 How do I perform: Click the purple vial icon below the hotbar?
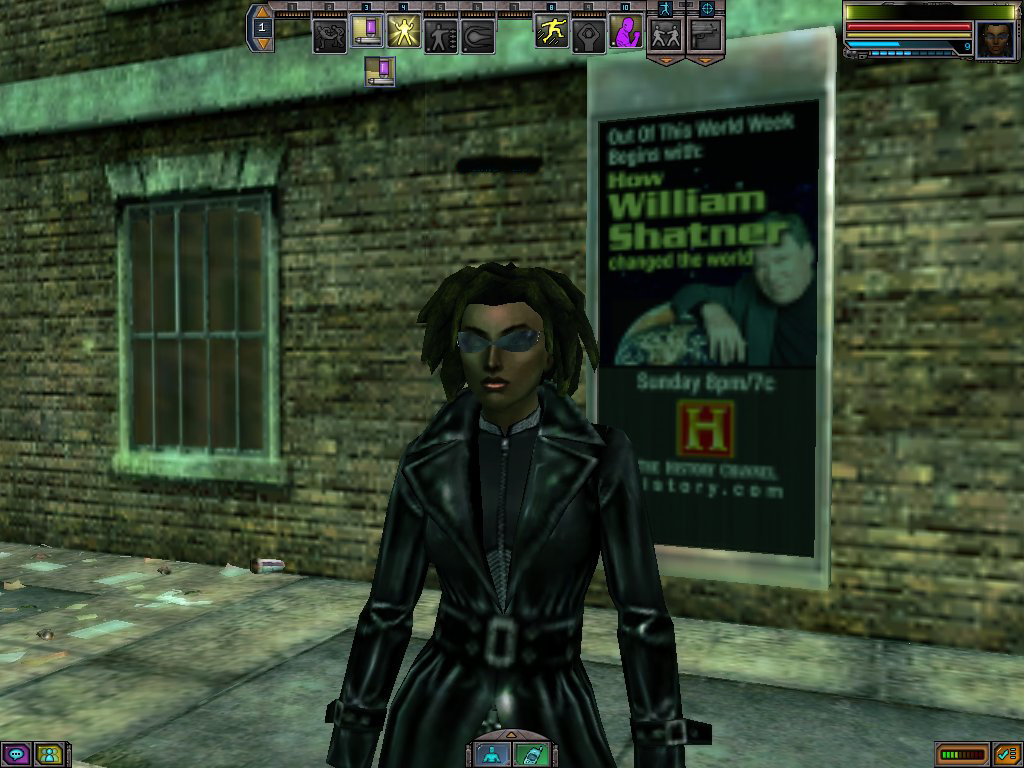pos(380,72)
